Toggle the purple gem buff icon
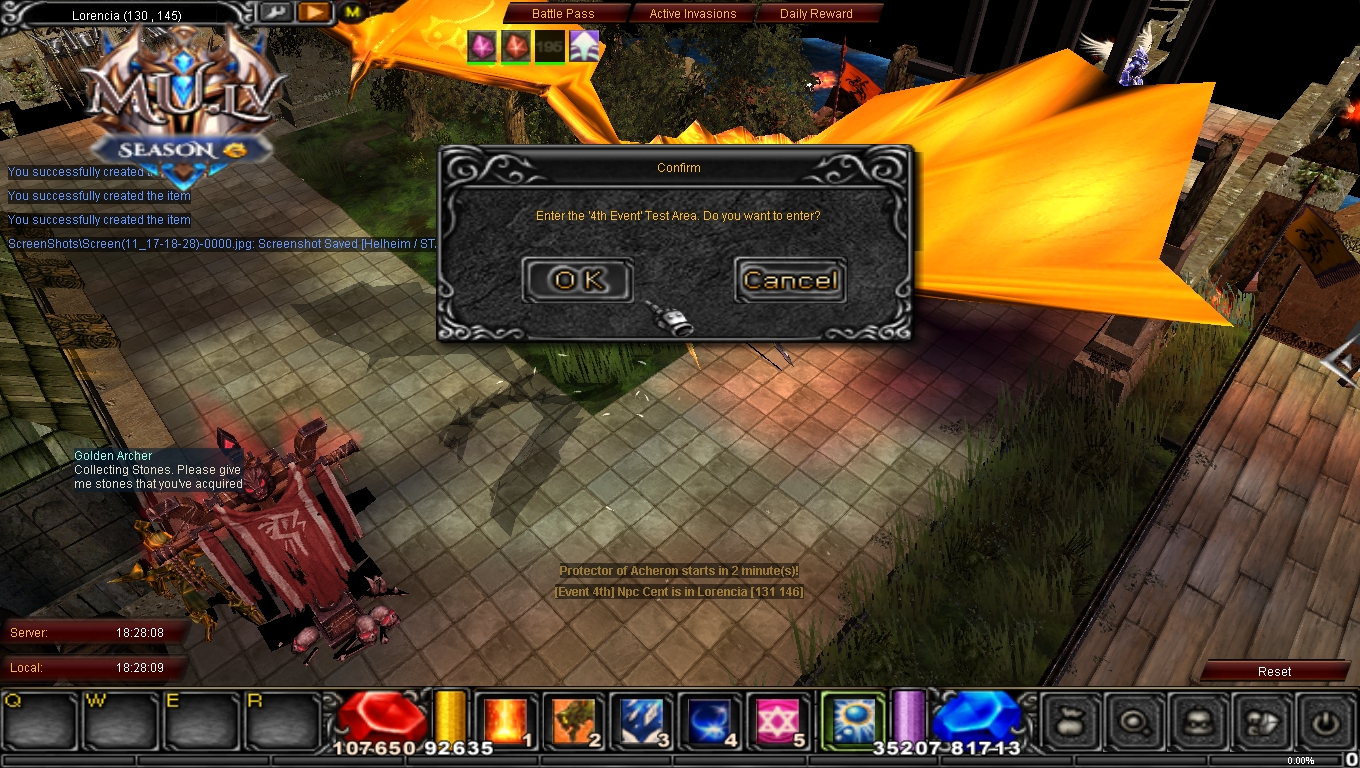 [x=481, y=45]
